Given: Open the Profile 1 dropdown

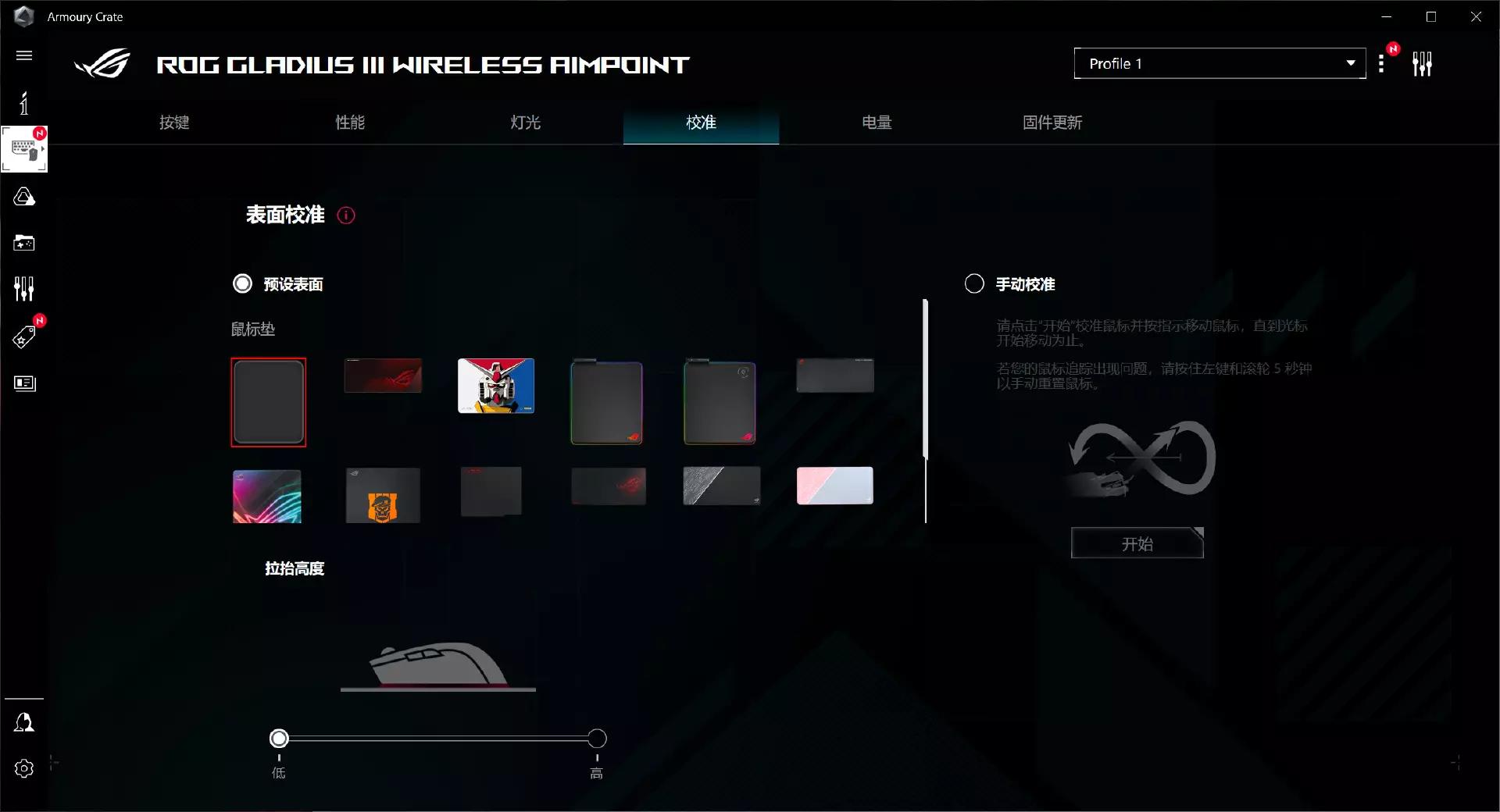Looking at the screenshot, I should click(1220, 63).
